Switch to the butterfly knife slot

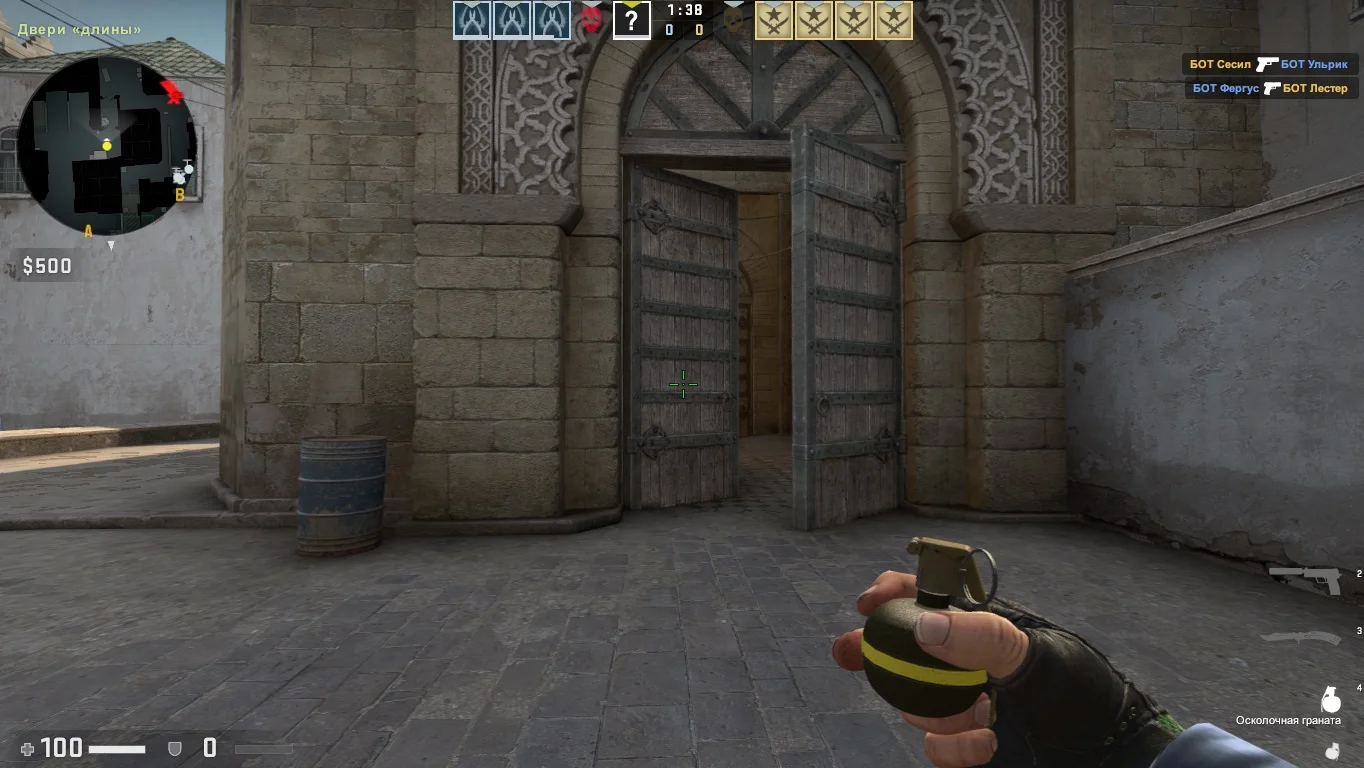coord(1298,637)
